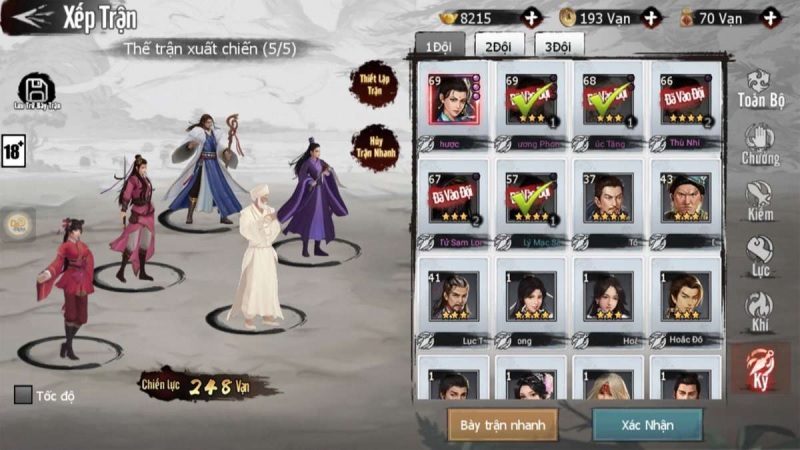
Task: Select the highlighted Kỳ filter
Action: pyautogui.click(x=760, y=369)
